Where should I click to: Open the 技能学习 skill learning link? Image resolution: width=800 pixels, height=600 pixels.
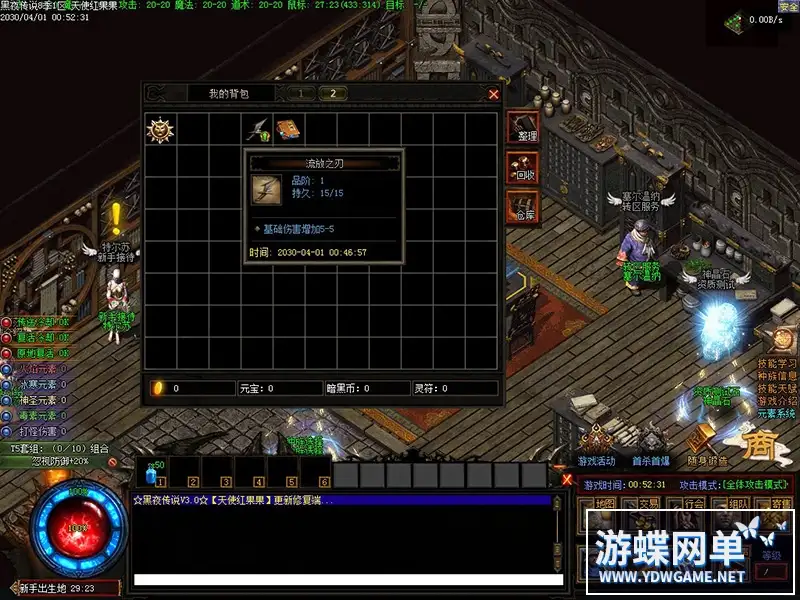pos(777,364)
